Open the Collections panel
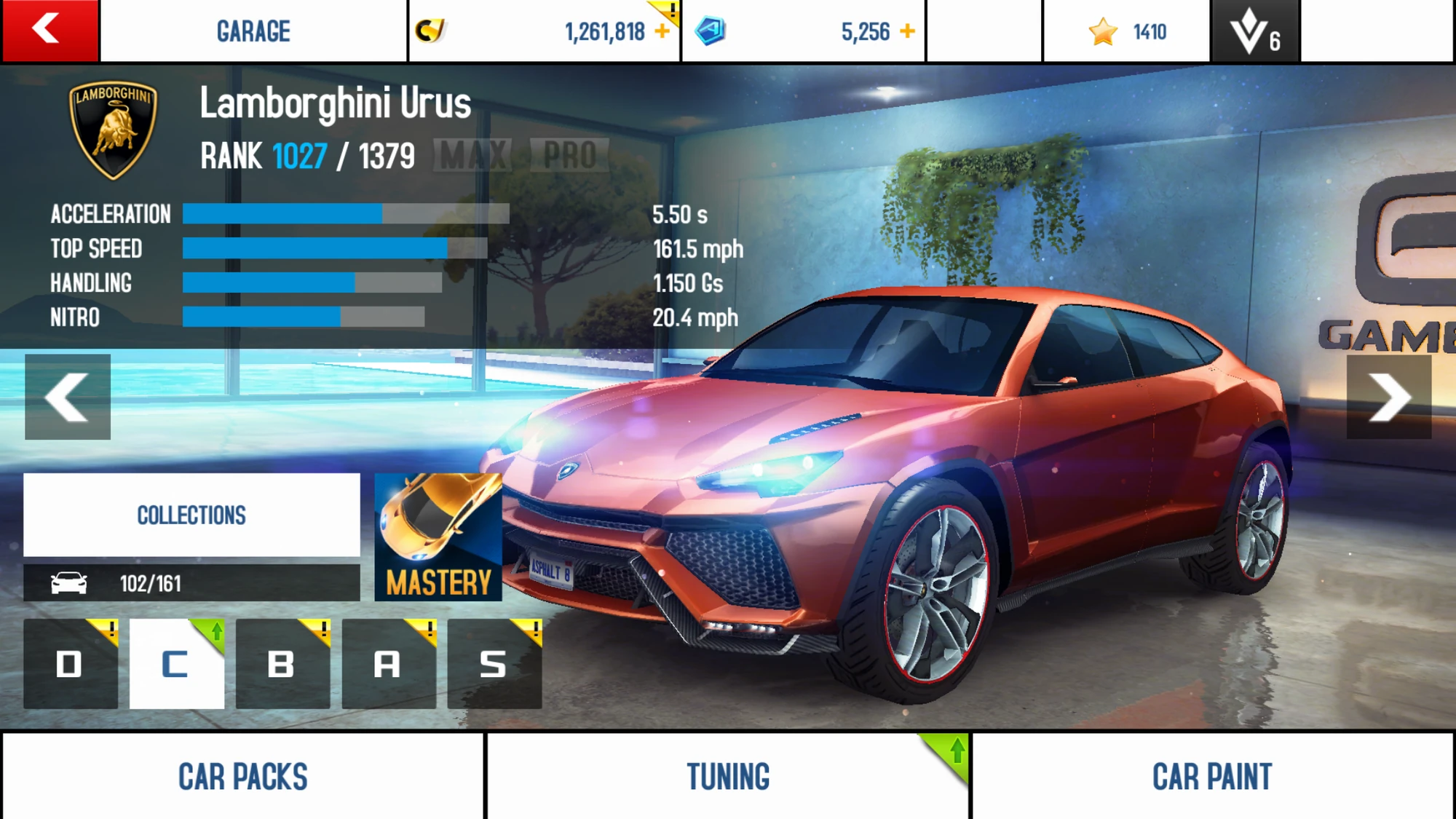The height and width of the screenshot is (819, 1456). tap(191, 515)
